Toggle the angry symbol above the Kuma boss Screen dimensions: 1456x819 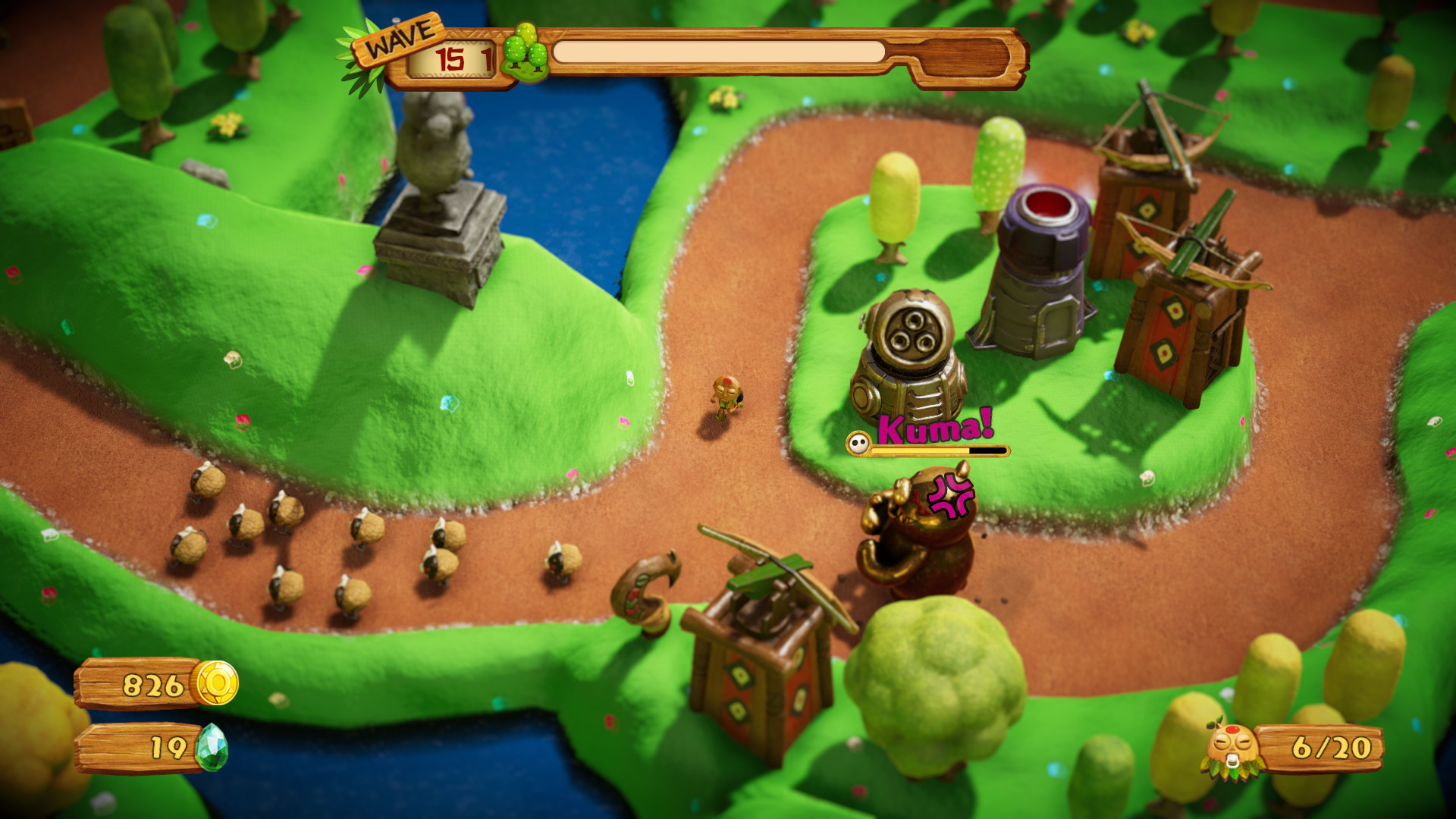(950, 494)
